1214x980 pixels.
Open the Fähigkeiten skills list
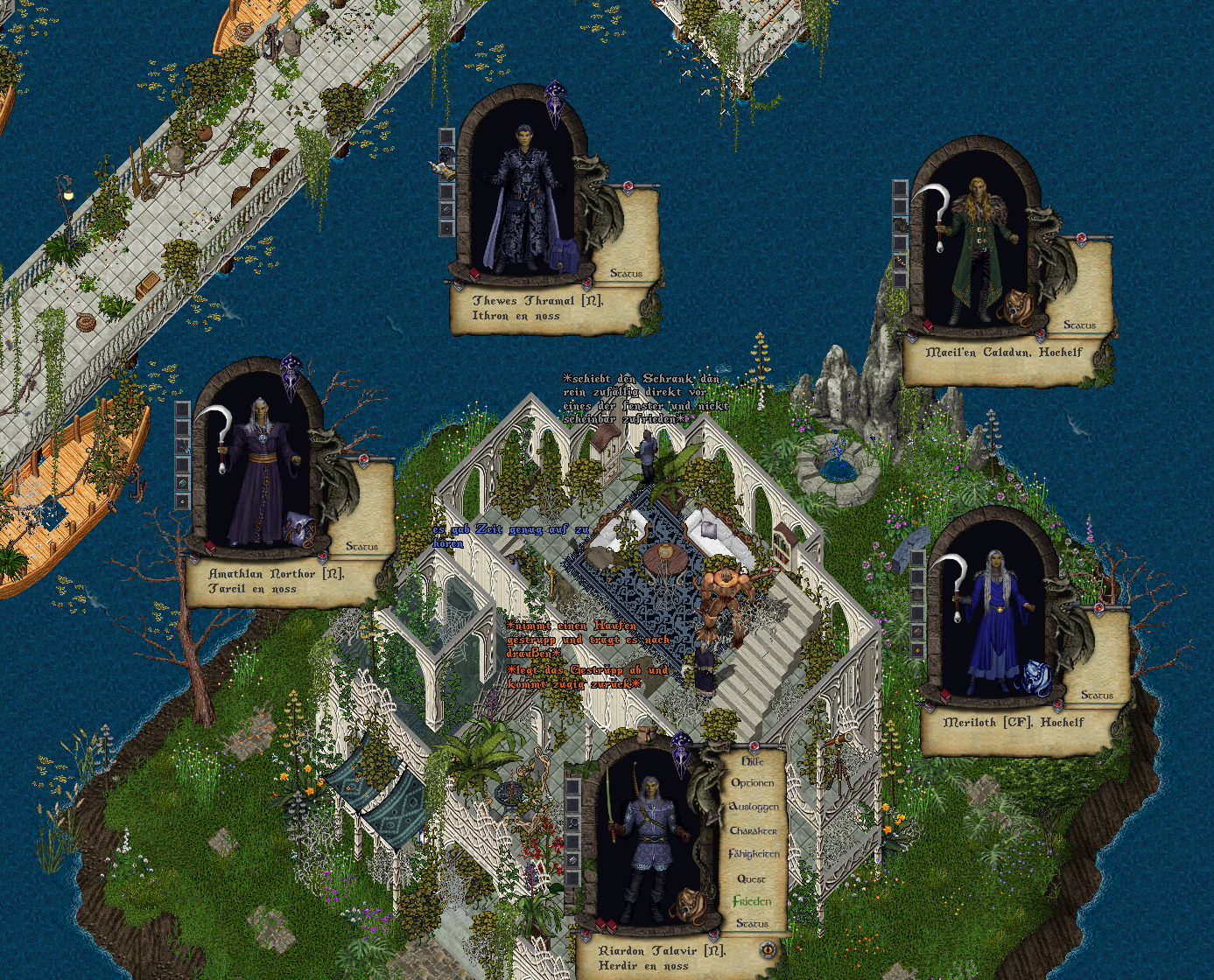(x=753, y=854)
